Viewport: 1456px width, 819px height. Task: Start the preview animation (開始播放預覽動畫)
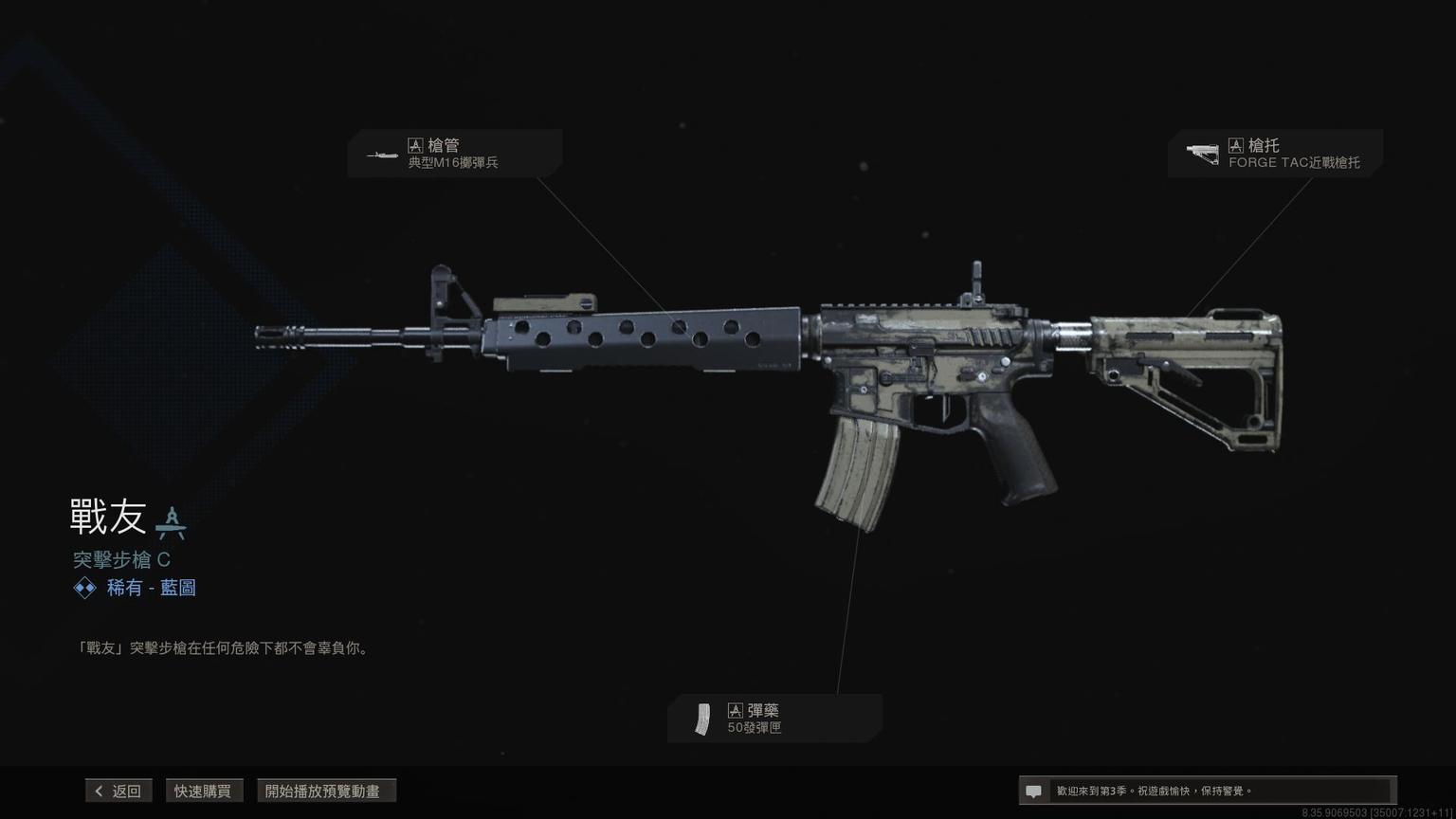tap(325, 791)
